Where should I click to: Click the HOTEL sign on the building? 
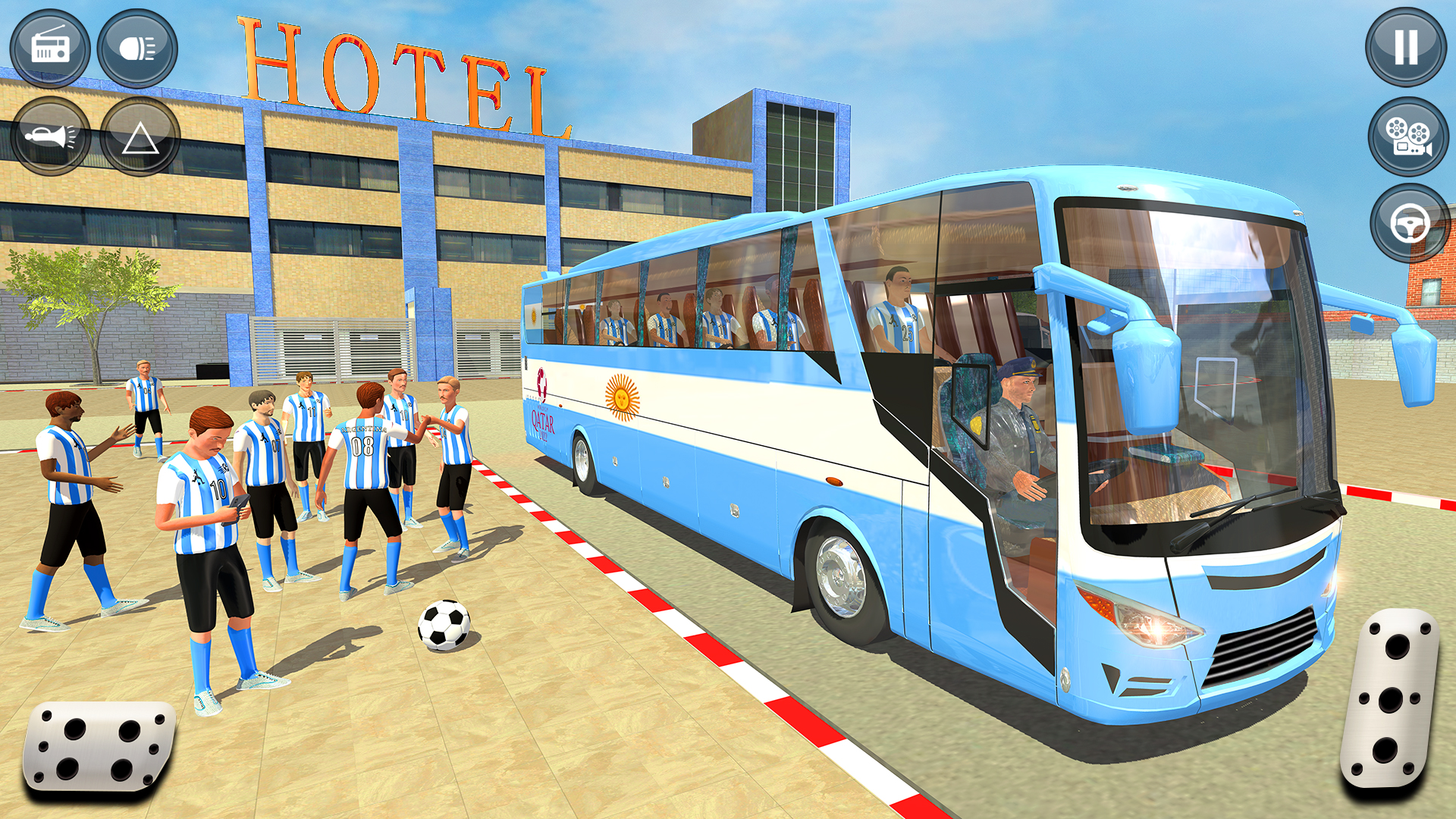pos(394,72)
